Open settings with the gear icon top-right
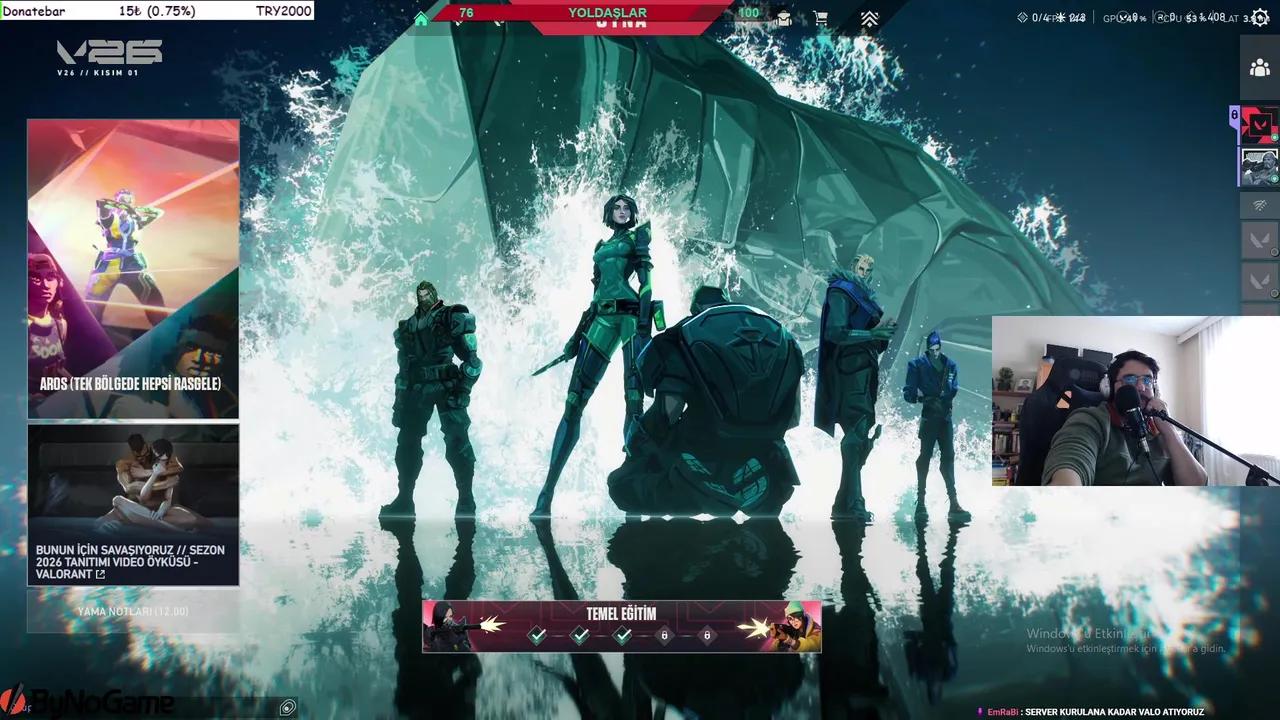 click(1258, 17)
